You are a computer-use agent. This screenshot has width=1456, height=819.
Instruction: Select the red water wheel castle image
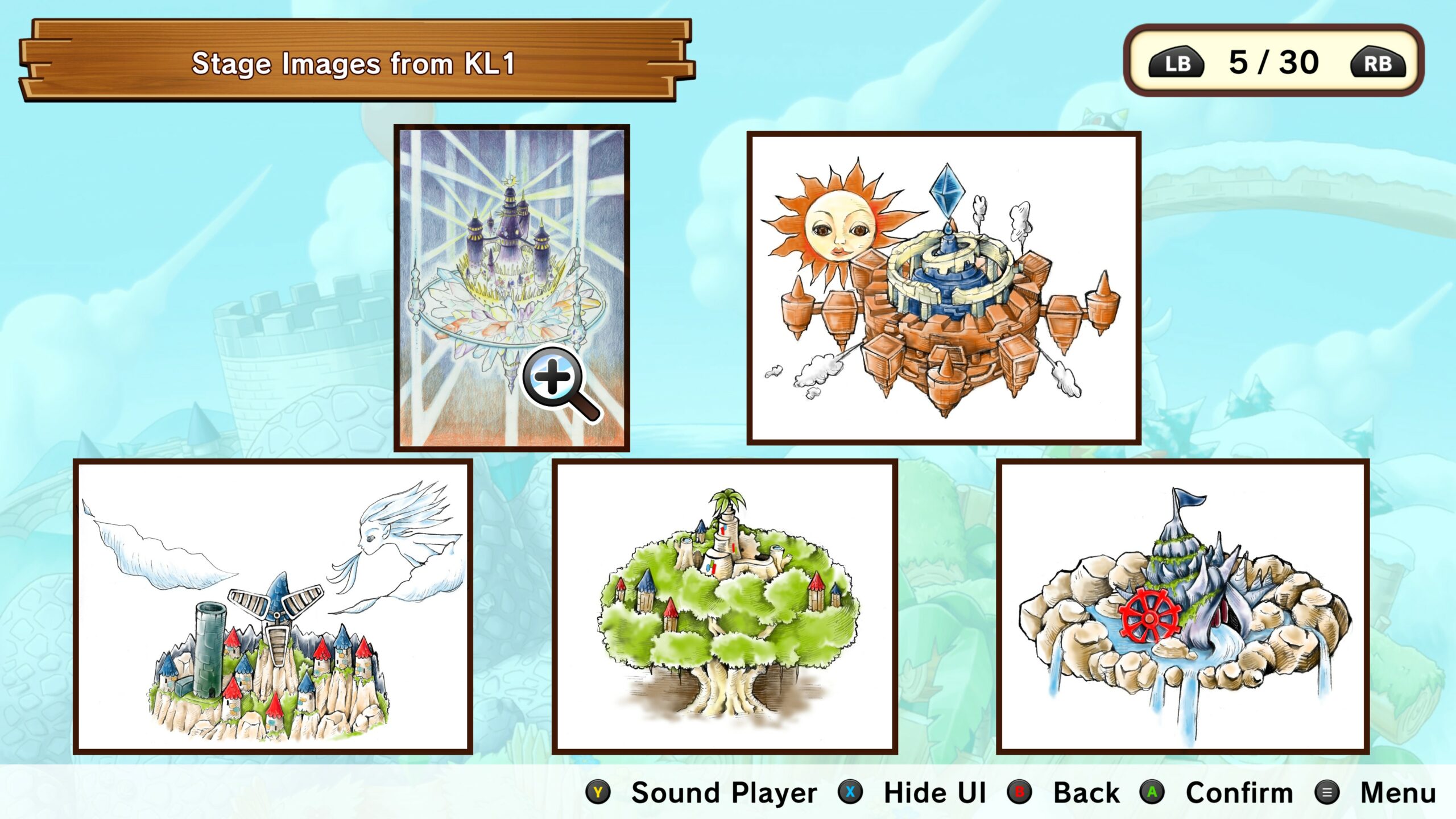[x=1182, y=606]
